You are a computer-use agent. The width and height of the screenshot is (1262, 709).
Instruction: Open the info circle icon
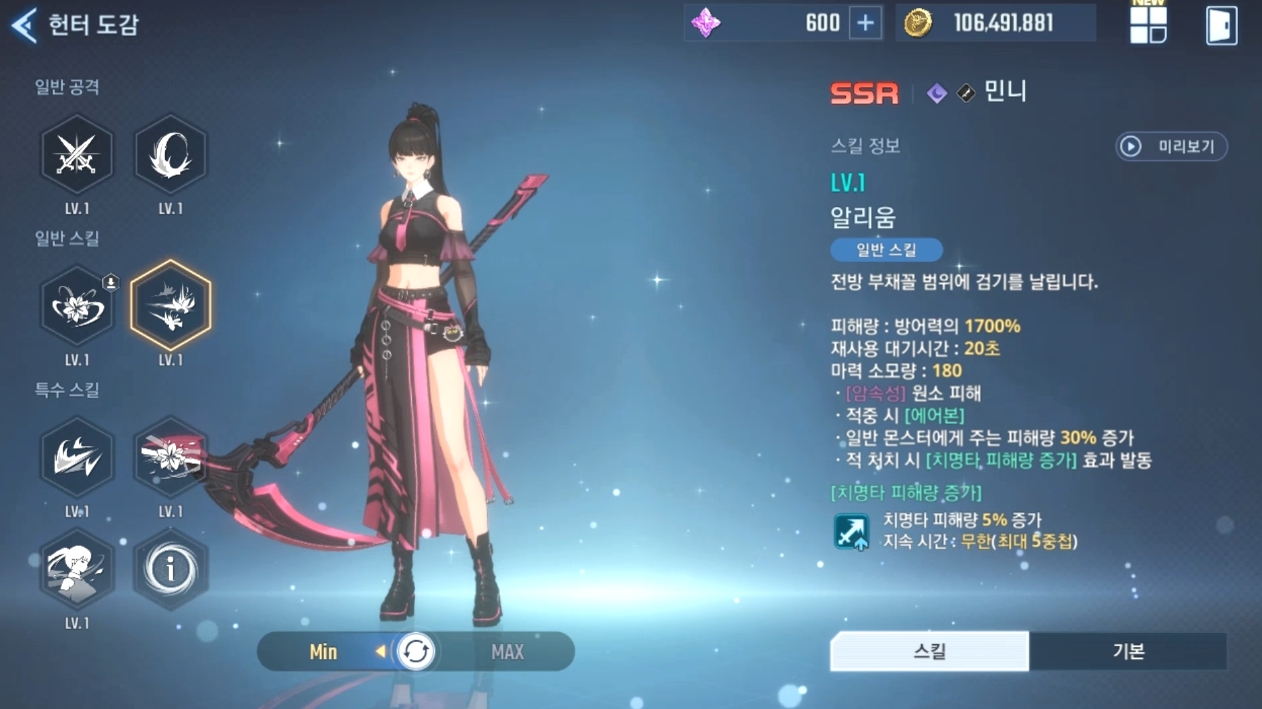click(x=170, y=570)
